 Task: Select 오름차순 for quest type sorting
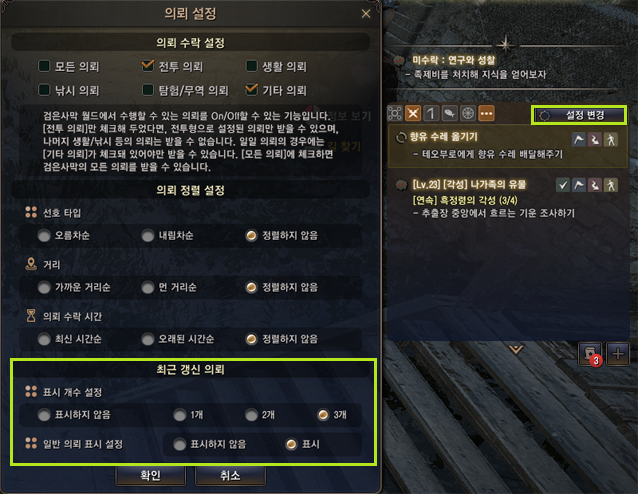pyautogui.click(x=44, y=236)
